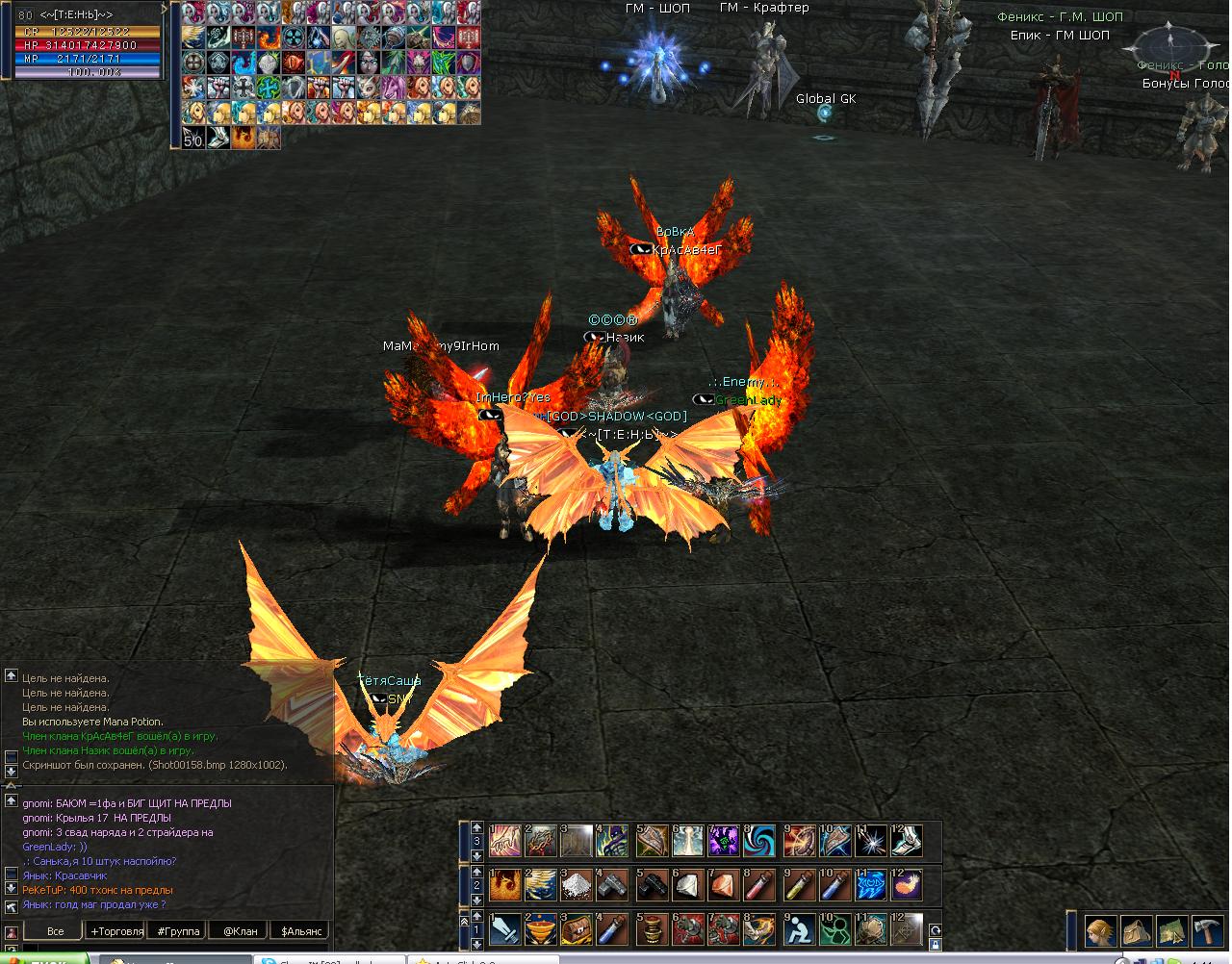The width and height of the screenshot is (1232, 964).
Task: Switch chat to the +Торговля tab
Action: 116,931
